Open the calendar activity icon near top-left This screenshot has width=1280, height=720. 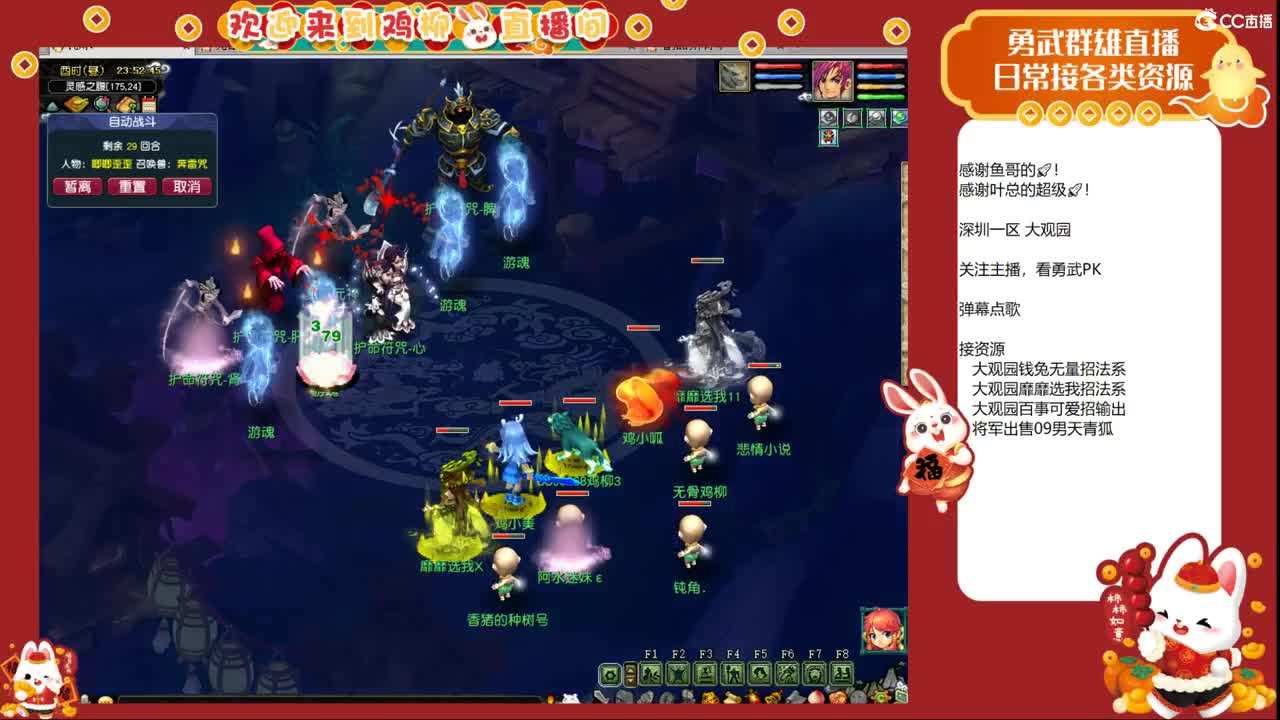tap(149, 103)
